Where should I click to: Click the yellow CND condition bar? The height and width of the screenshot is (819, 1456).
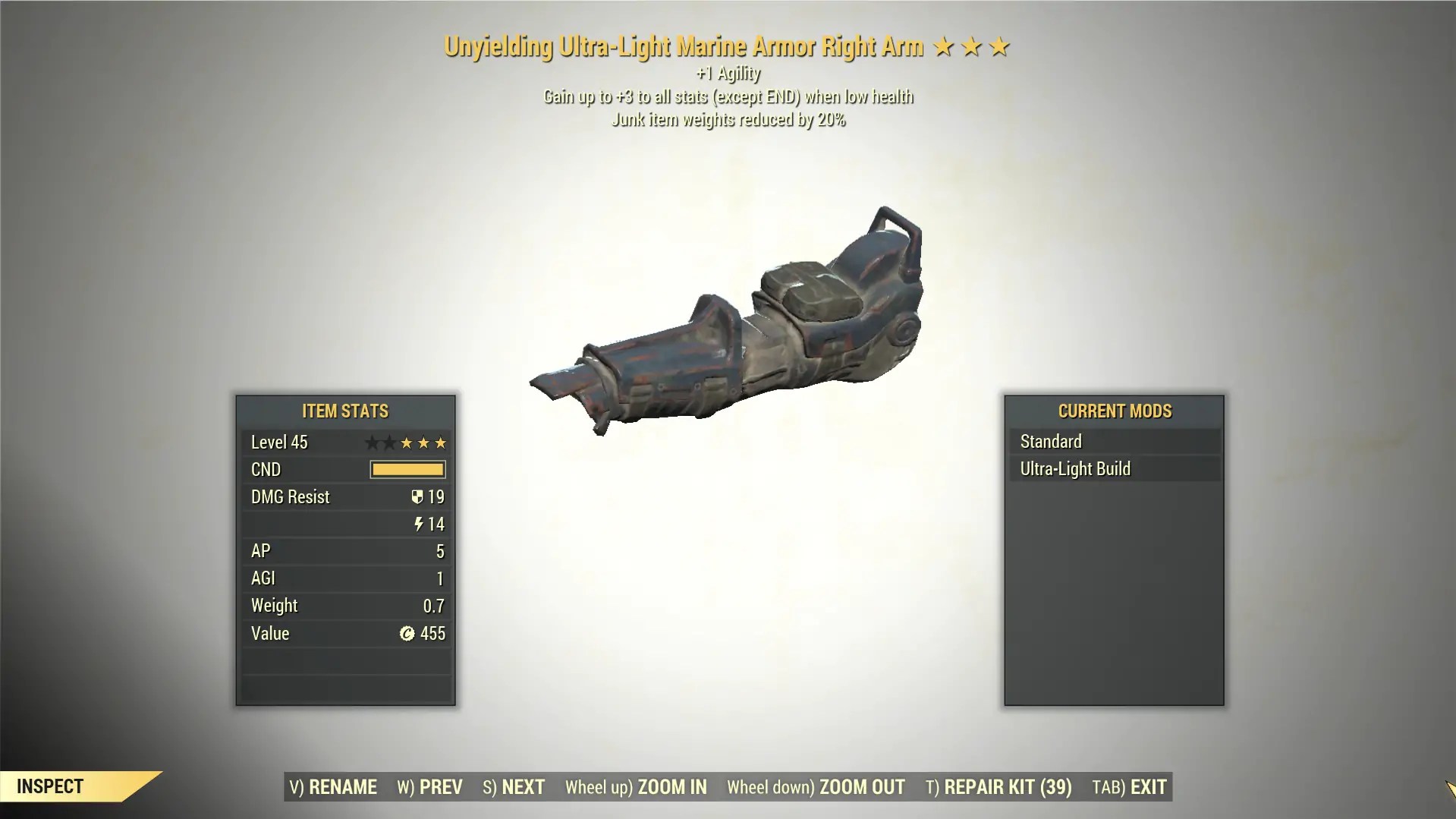click(x=407, y=469)
